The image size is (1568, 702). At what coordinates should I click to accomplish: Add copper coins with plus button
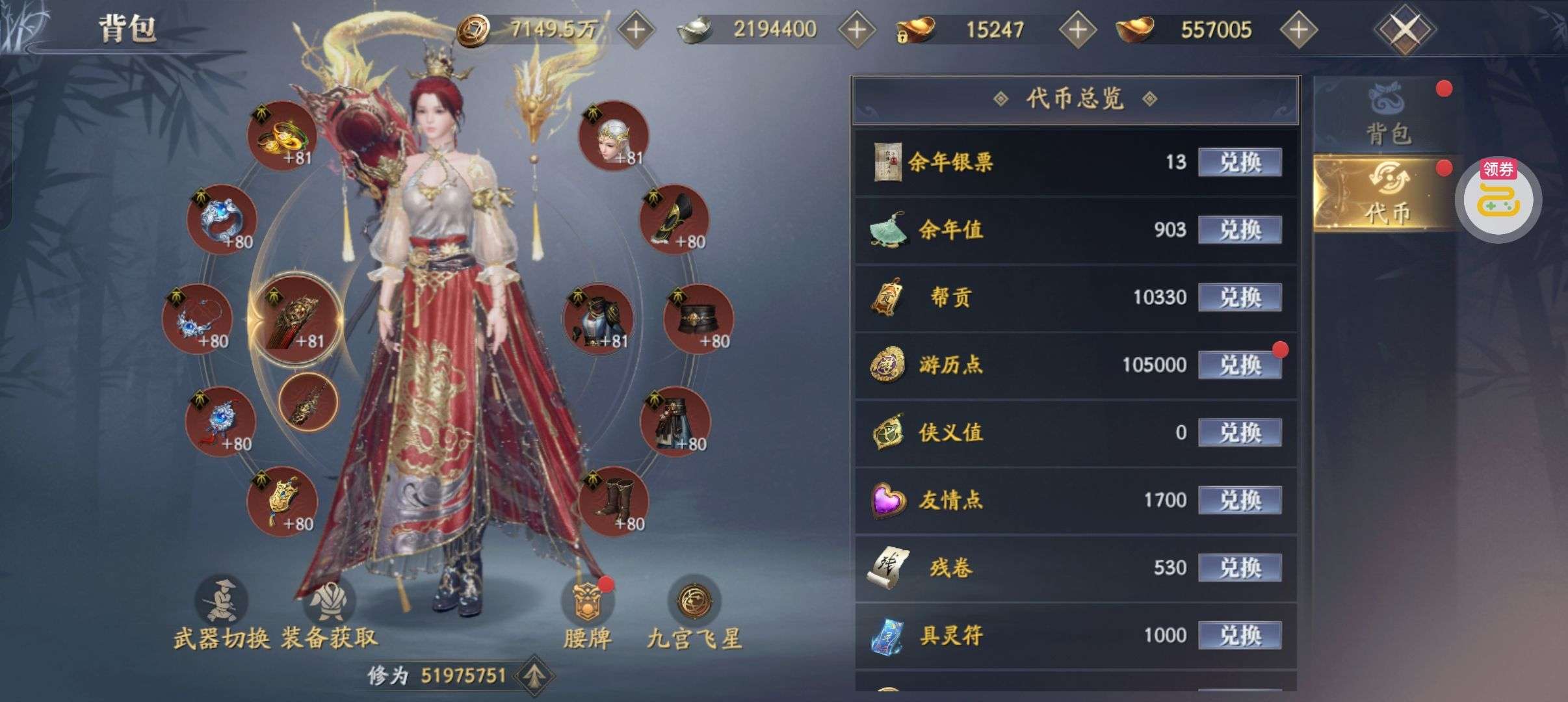point(635,29)
